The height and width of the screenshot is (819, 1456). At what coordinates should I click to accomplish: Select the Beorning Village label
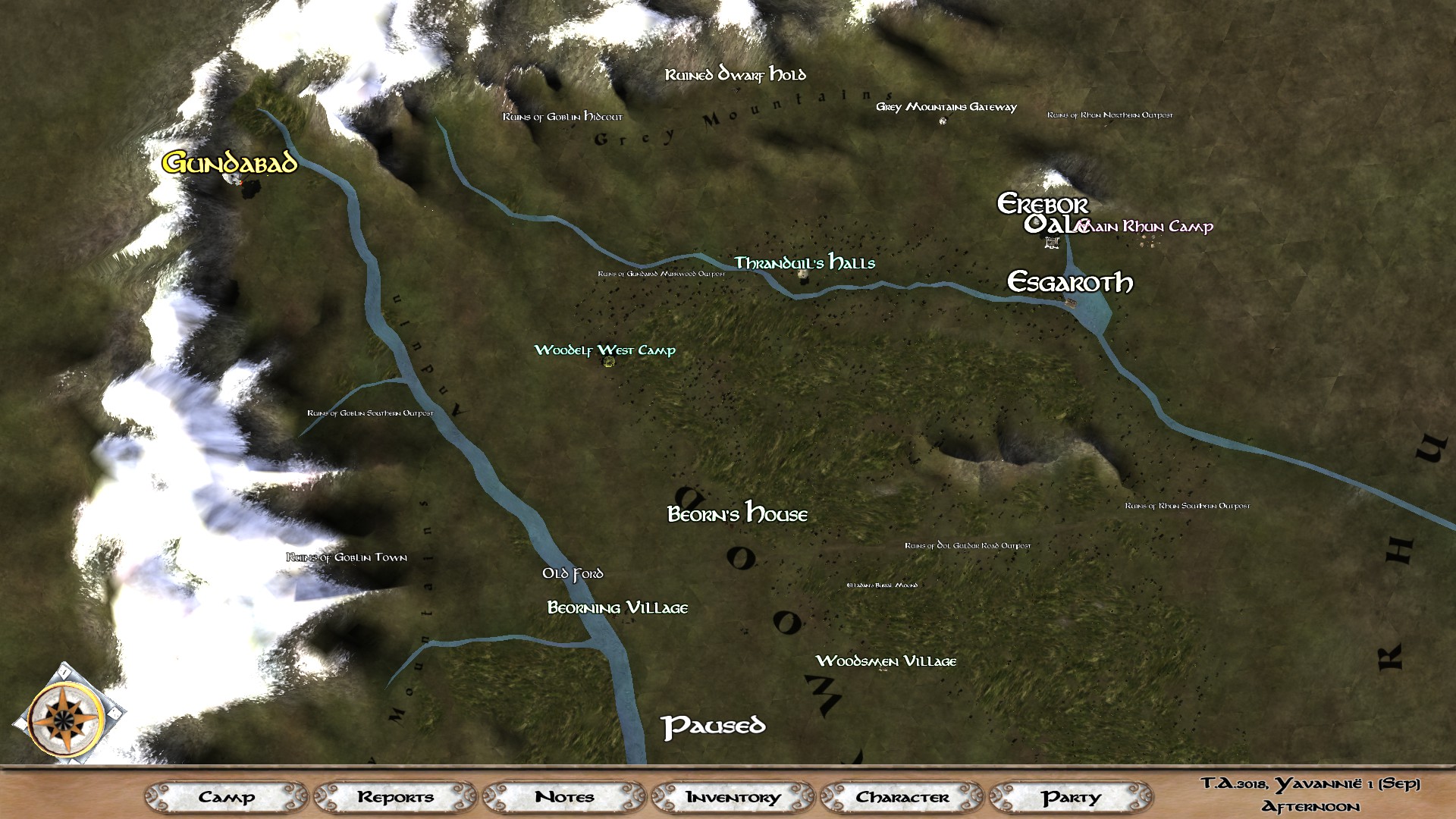point(617,608)
